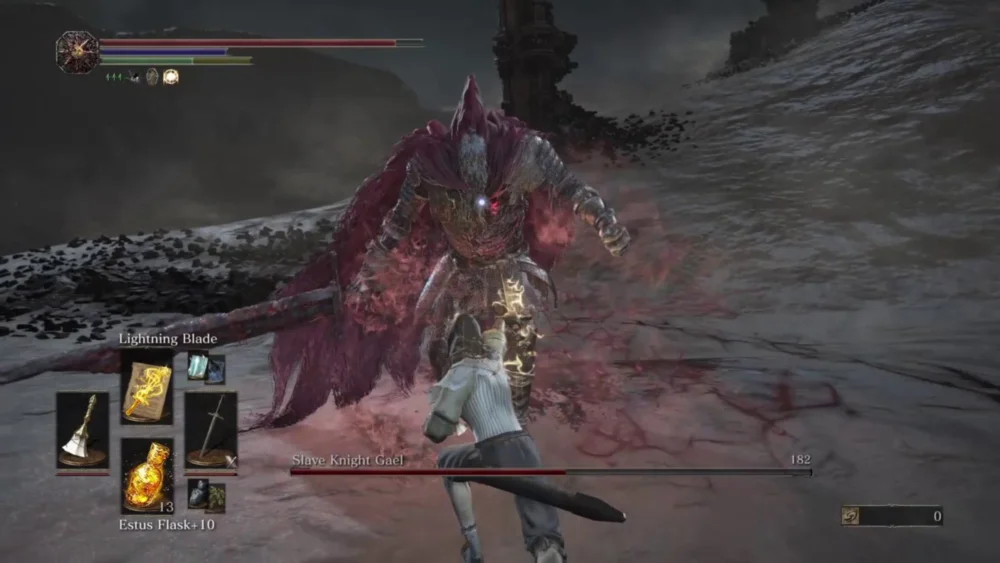The image size is (1000, 563).
Task: Select the right-hand greatsword weapon slot
Action: tap(211, 430)
